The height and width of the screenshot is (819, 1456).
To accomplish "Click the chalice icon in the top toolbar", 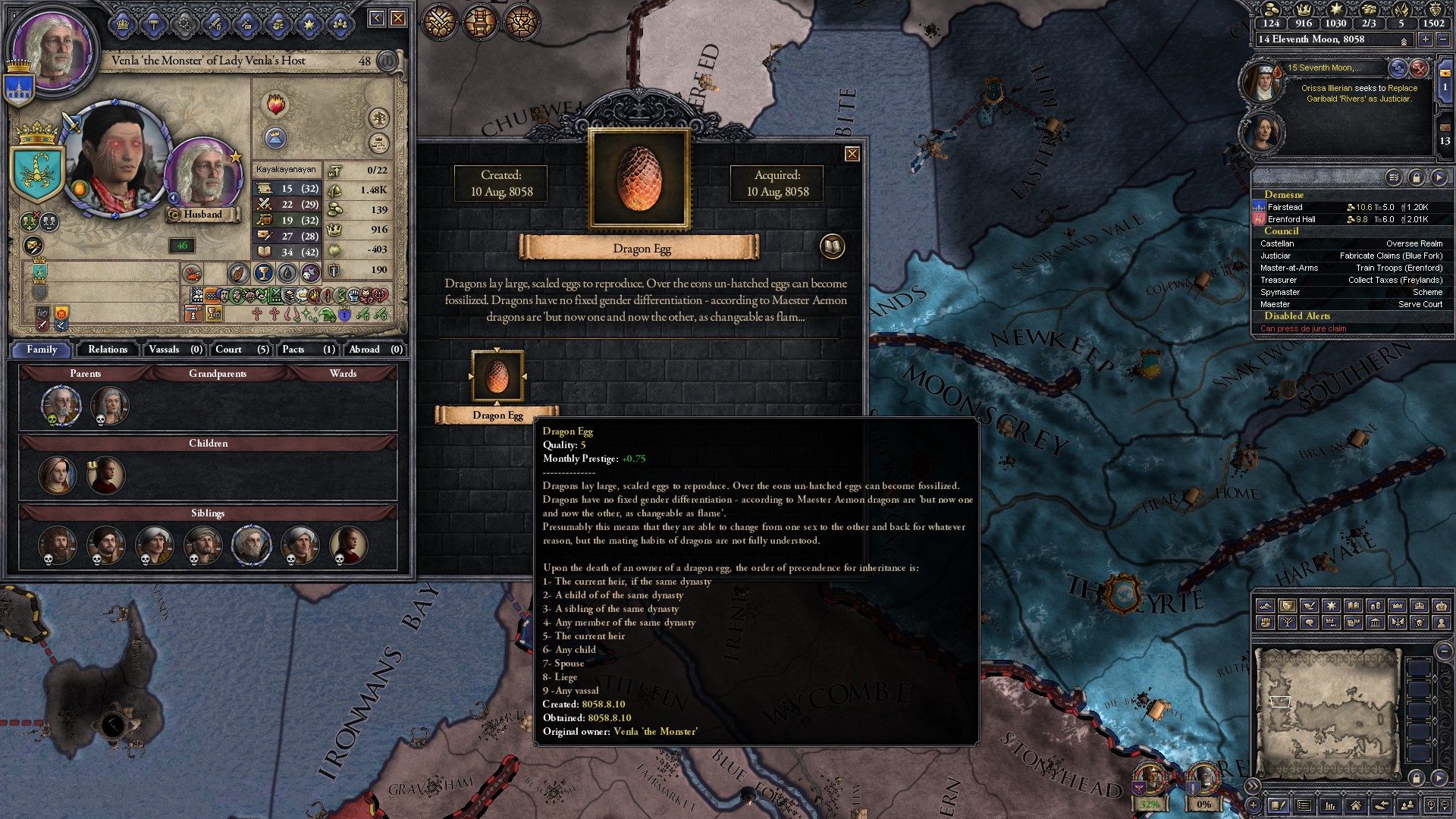I will pyautogui.click(x=521, y=21).
